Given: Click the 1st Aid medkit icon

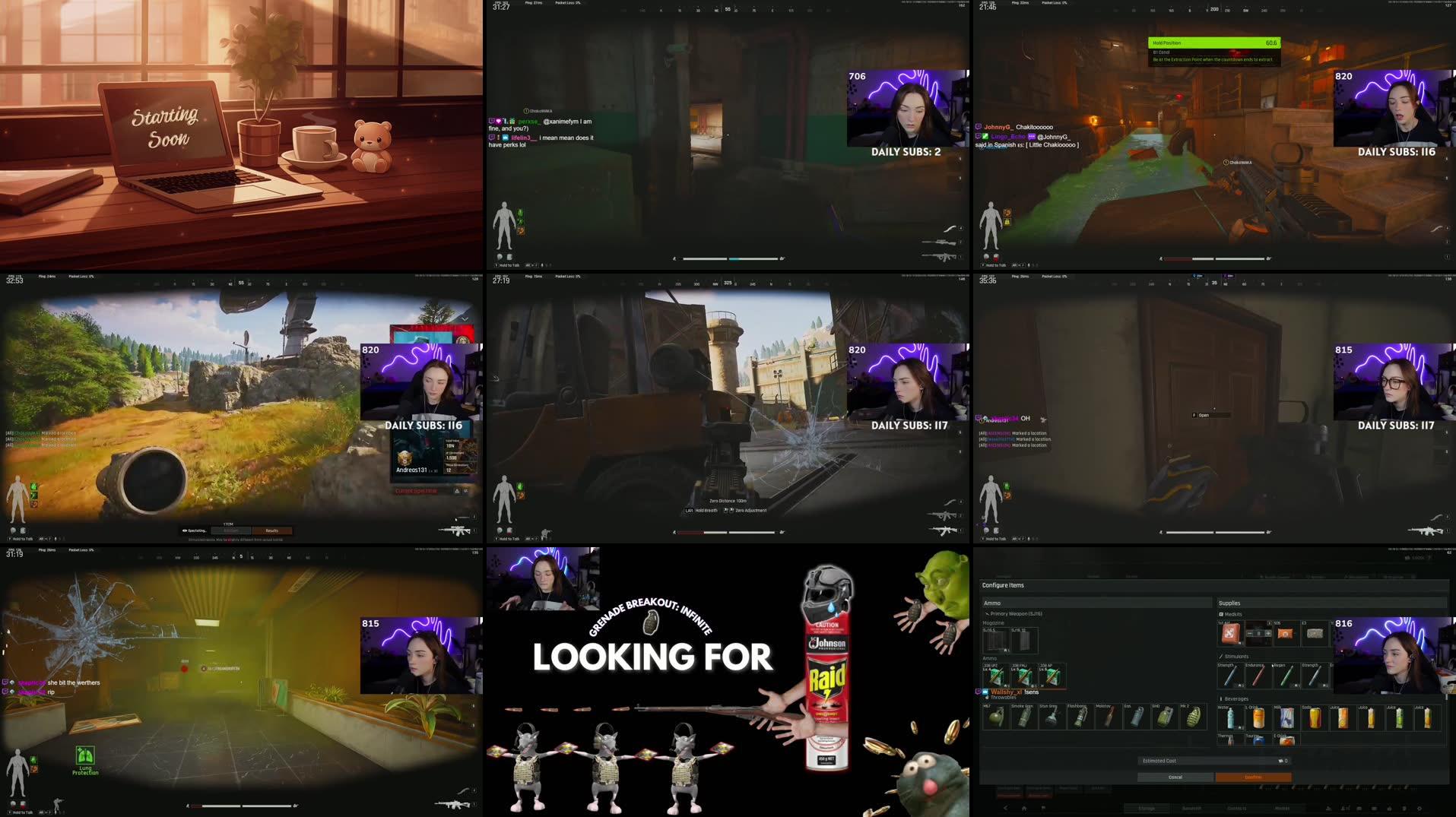Looking at the screenshot, I should [1230, 635].
